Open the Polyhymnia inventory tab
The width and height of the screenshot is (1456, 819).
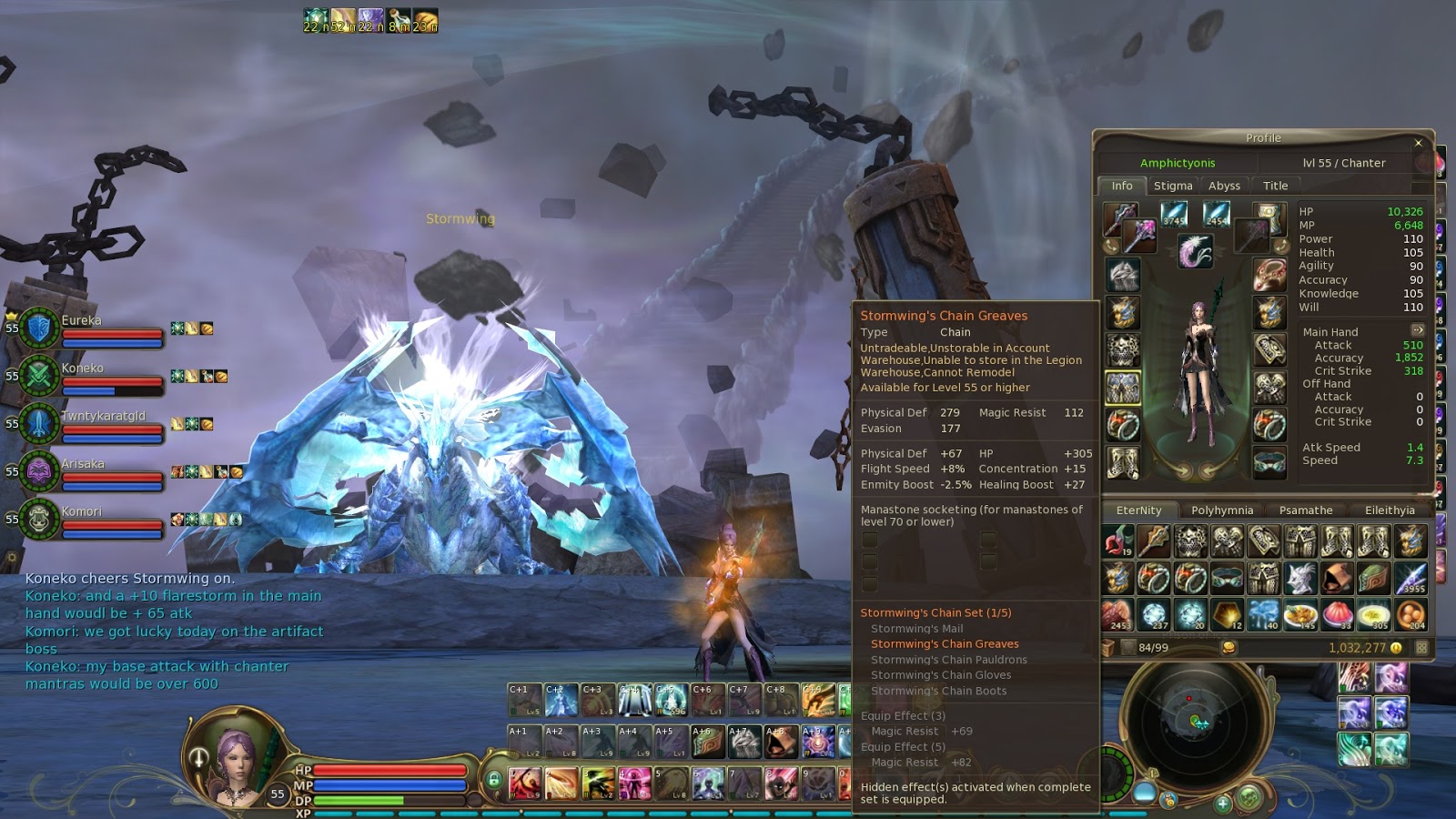1223,511
